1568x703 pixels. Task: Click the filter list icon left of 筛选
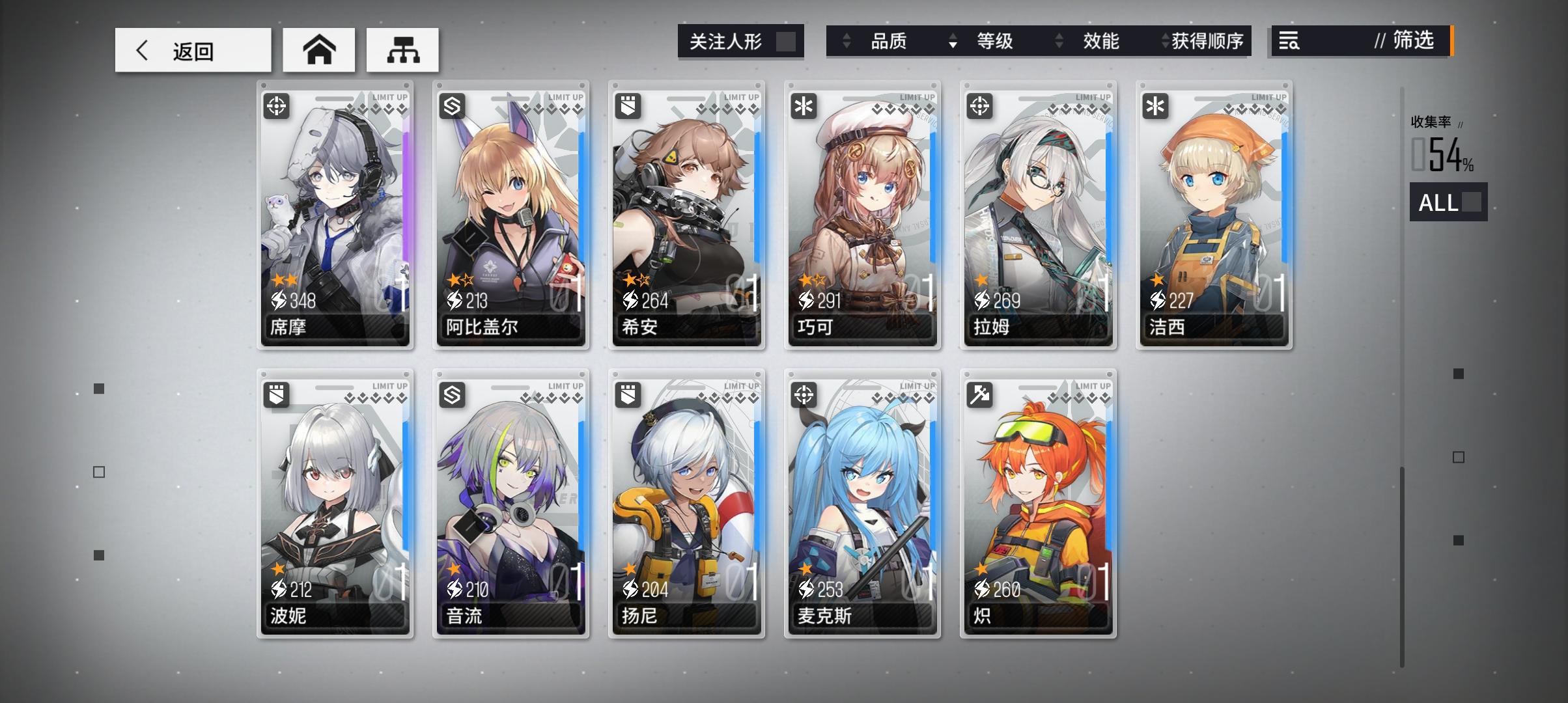pos(1289,42)
